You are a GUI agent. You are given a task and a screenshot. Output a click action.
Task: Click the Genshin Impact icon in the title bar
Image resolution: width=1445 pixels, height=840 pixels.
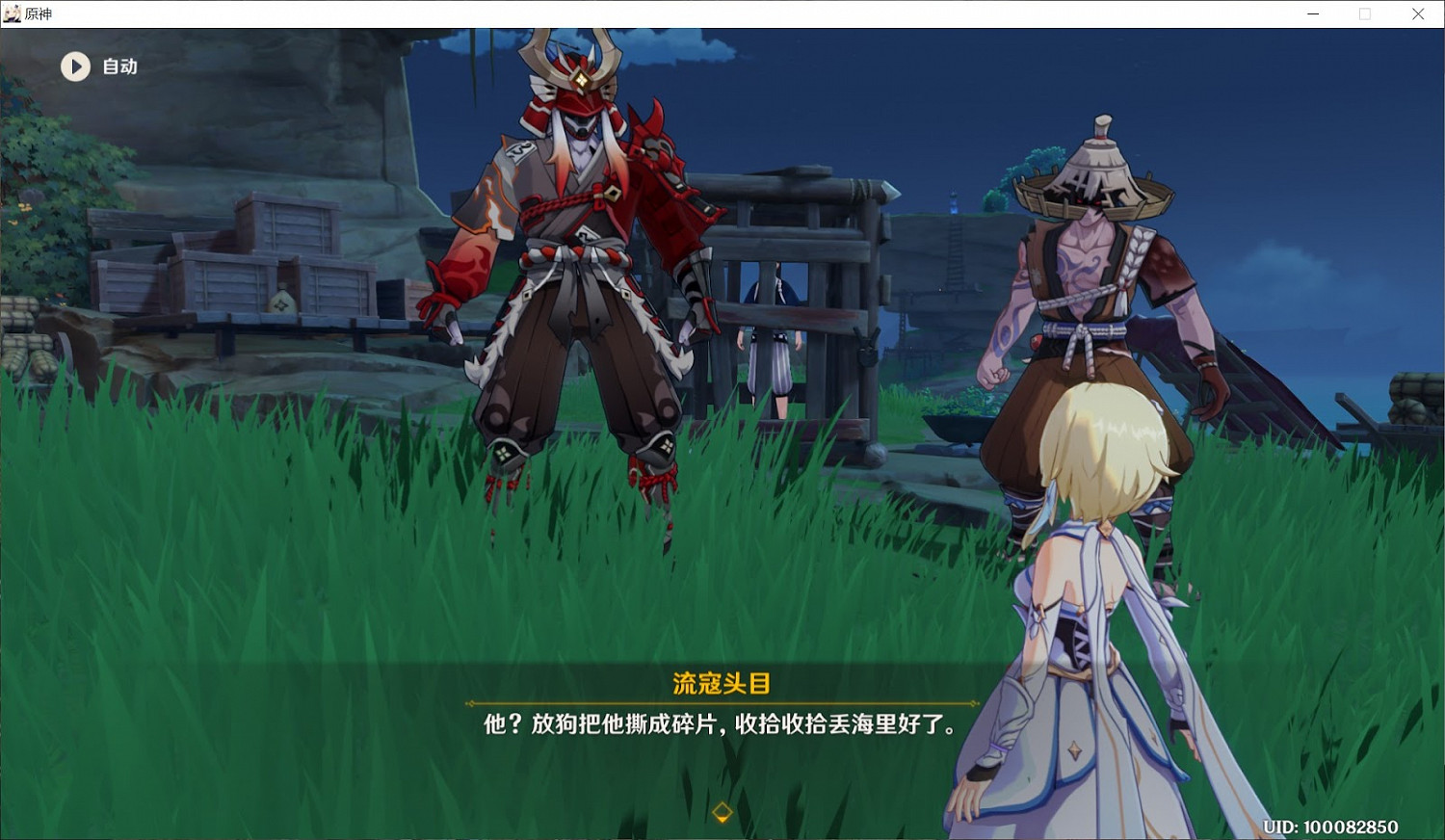[x=11, y=13]
